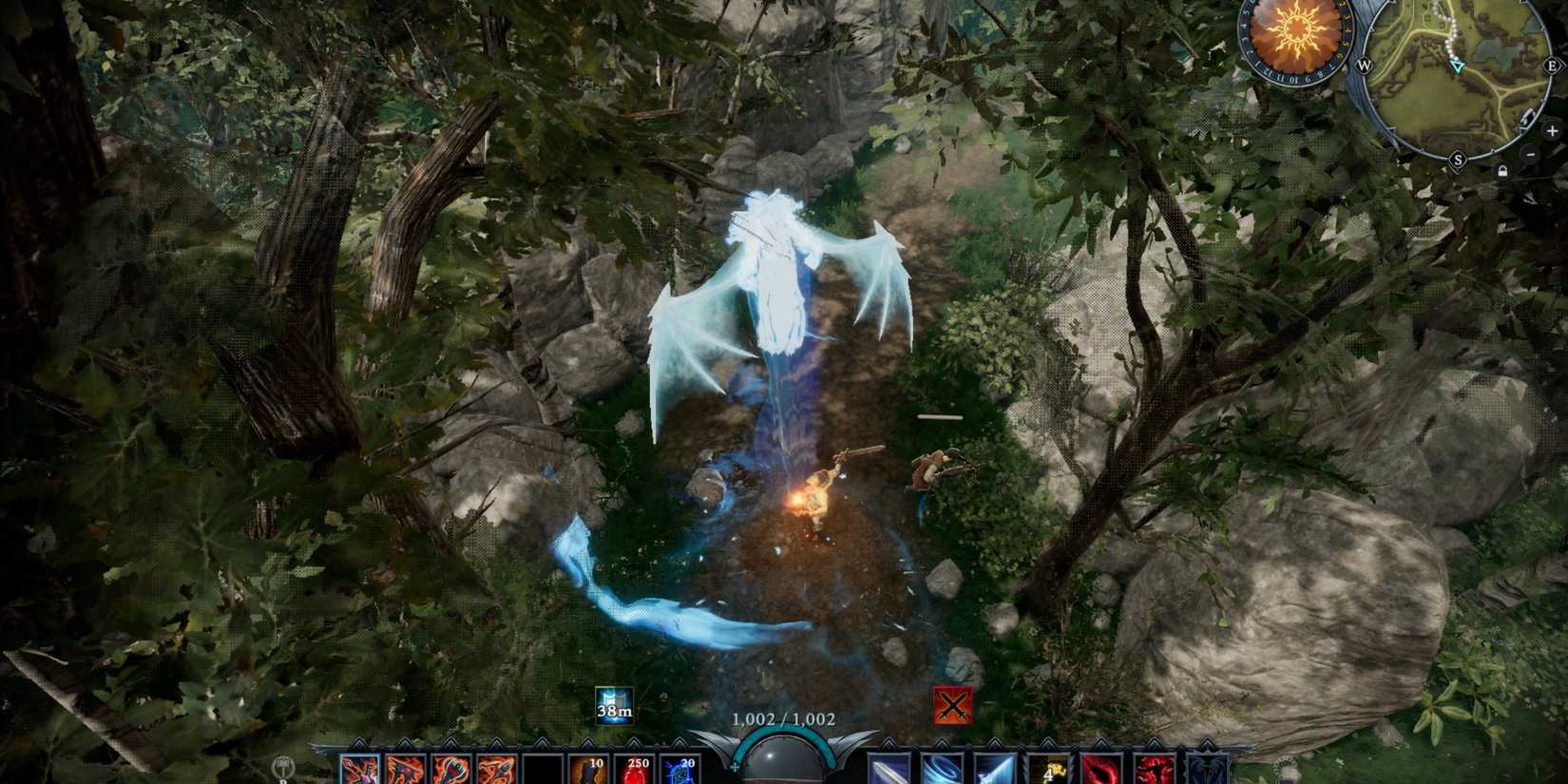
Task: Click the W compass marker on the minimap
Action: [1365, 66]
